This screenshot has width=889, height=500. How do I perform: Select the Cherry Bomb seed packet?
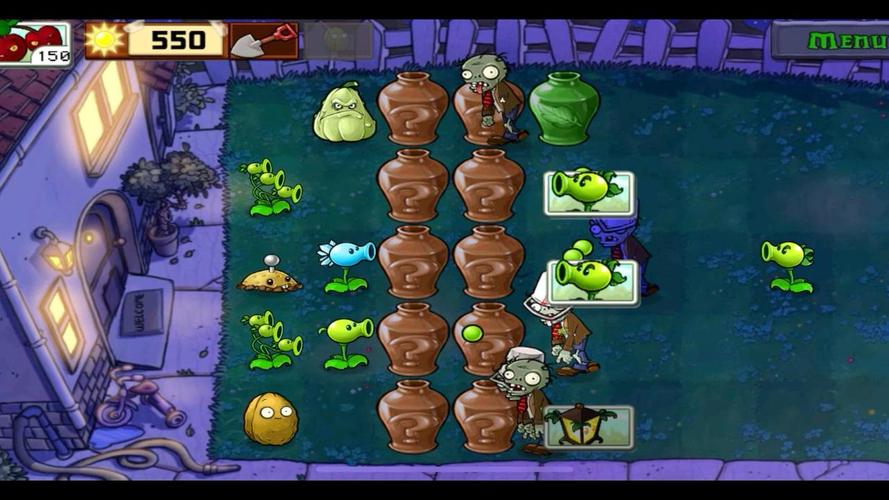point(35,44)
